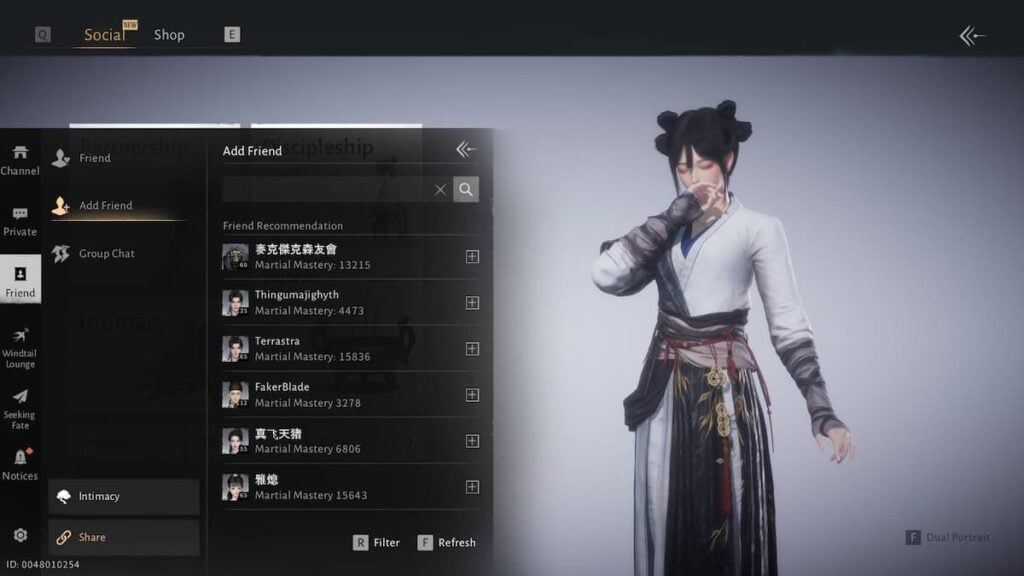The width and height of the screenshot is (1024, 576).
Task: Switch to Private messages
Action: 20,221
